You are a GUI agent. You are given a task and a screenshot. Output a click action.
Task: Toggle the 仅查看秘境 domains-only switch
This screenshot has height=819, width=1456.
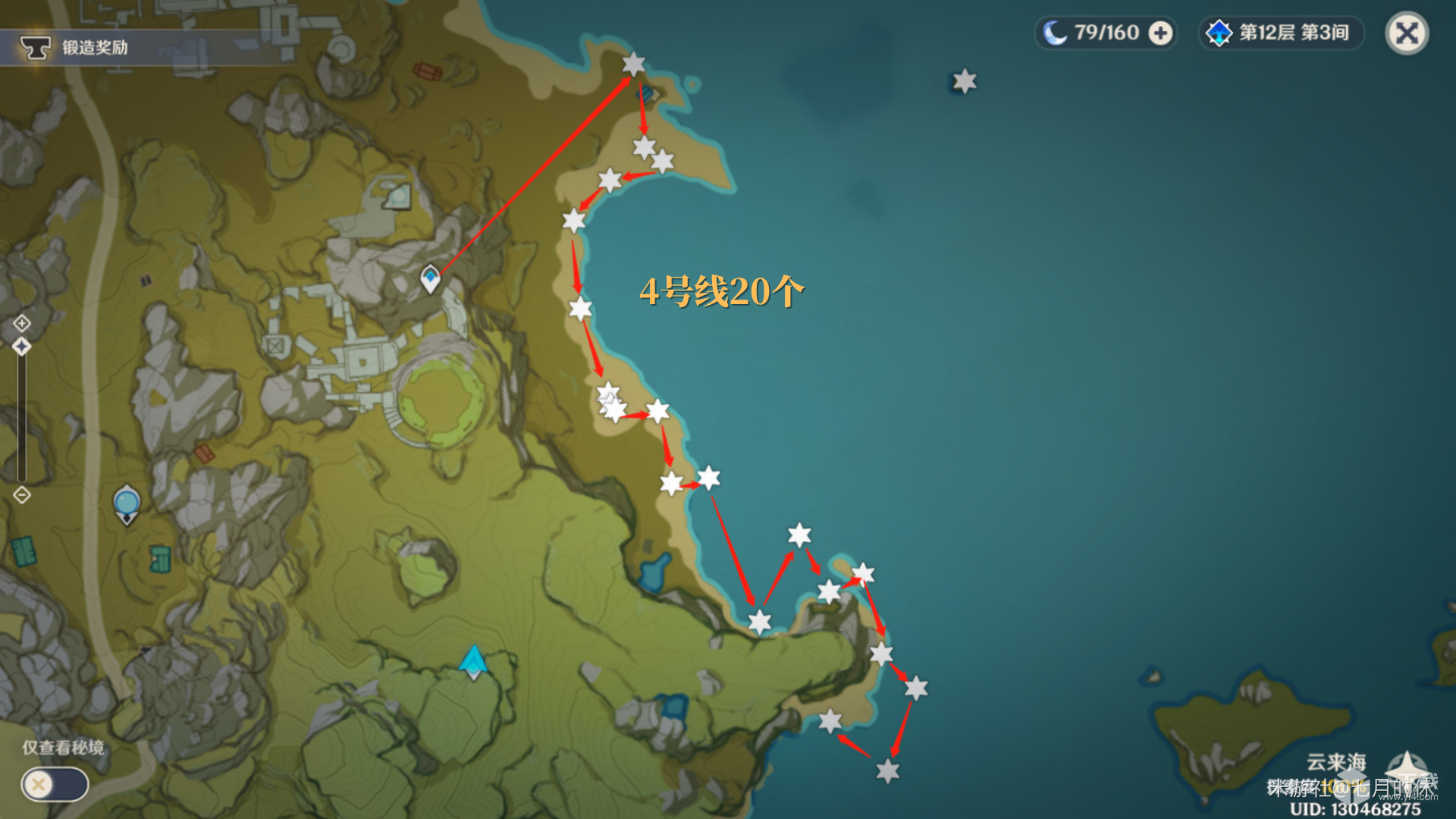click(55, 784)
